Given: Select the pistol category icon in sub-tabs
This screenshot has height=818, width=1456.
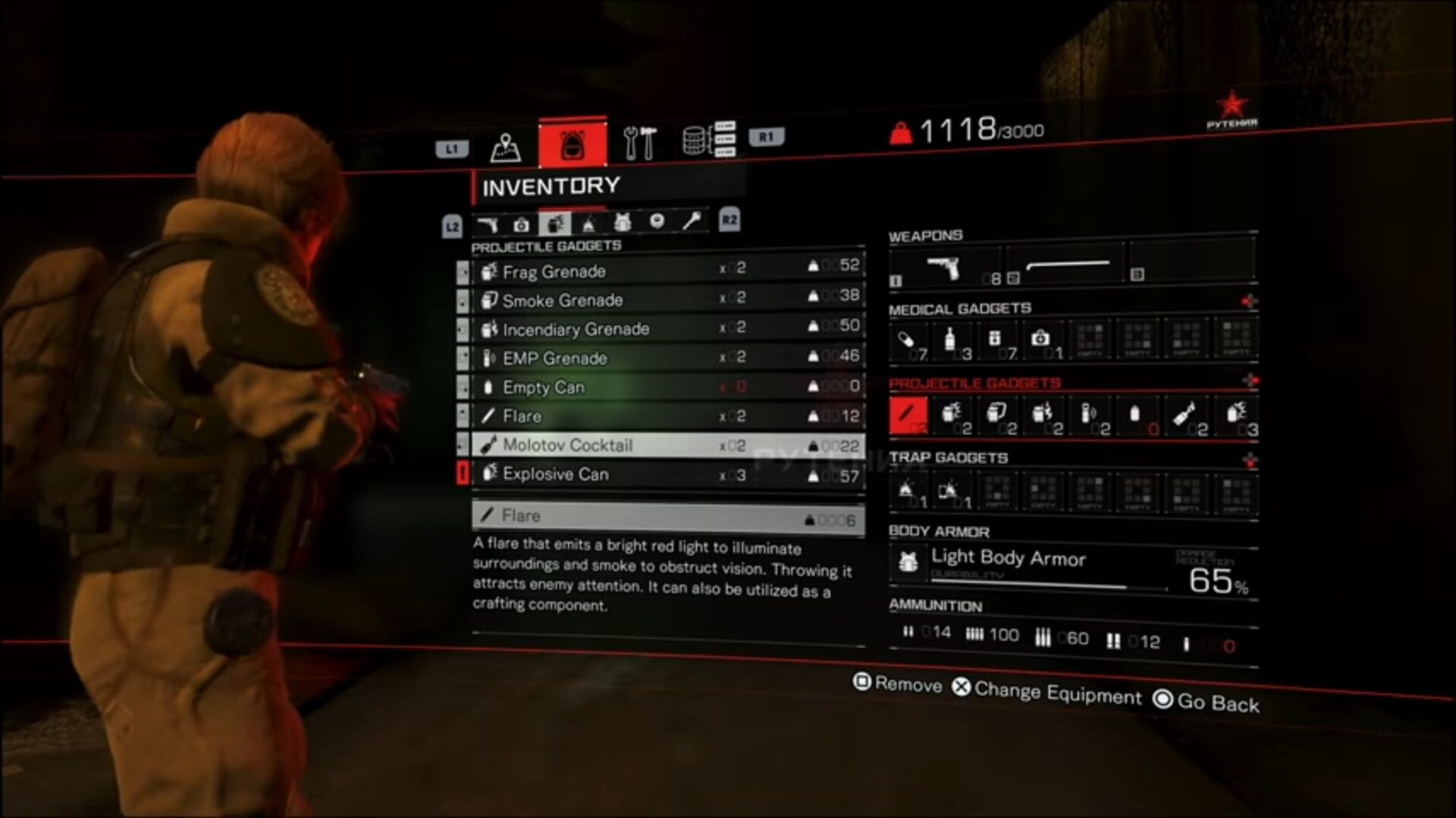Looking at the screenshot, I should tap(489, 222).
